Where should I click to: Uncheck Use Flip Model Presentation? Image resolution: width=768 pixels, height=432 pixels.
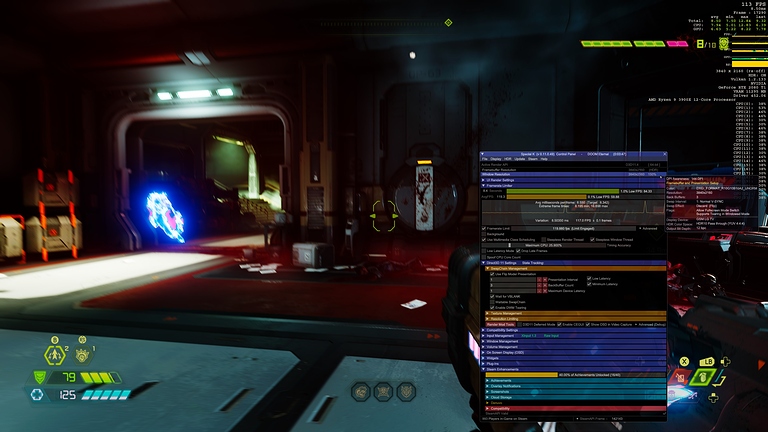tap(492, 273)
